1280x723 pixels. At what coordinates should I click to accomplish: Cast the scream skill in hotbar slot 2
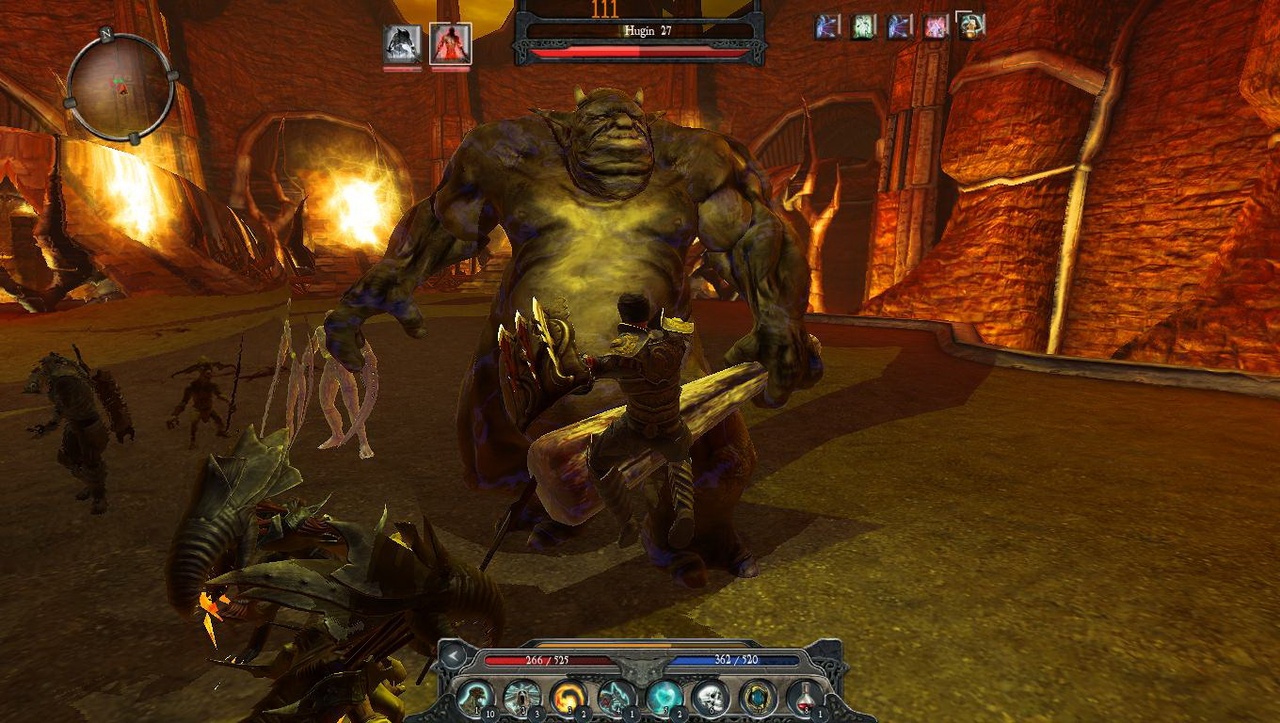click(521, 697)
